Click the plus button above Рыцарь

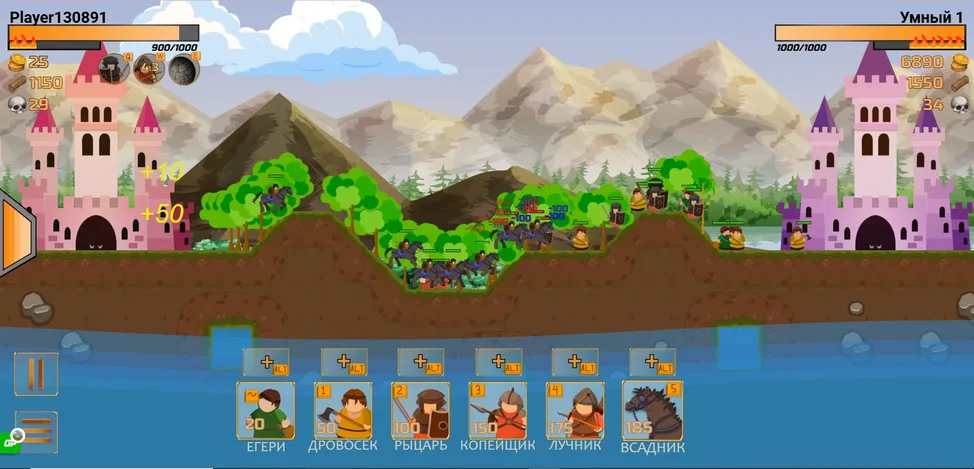(x=421, y=362)
